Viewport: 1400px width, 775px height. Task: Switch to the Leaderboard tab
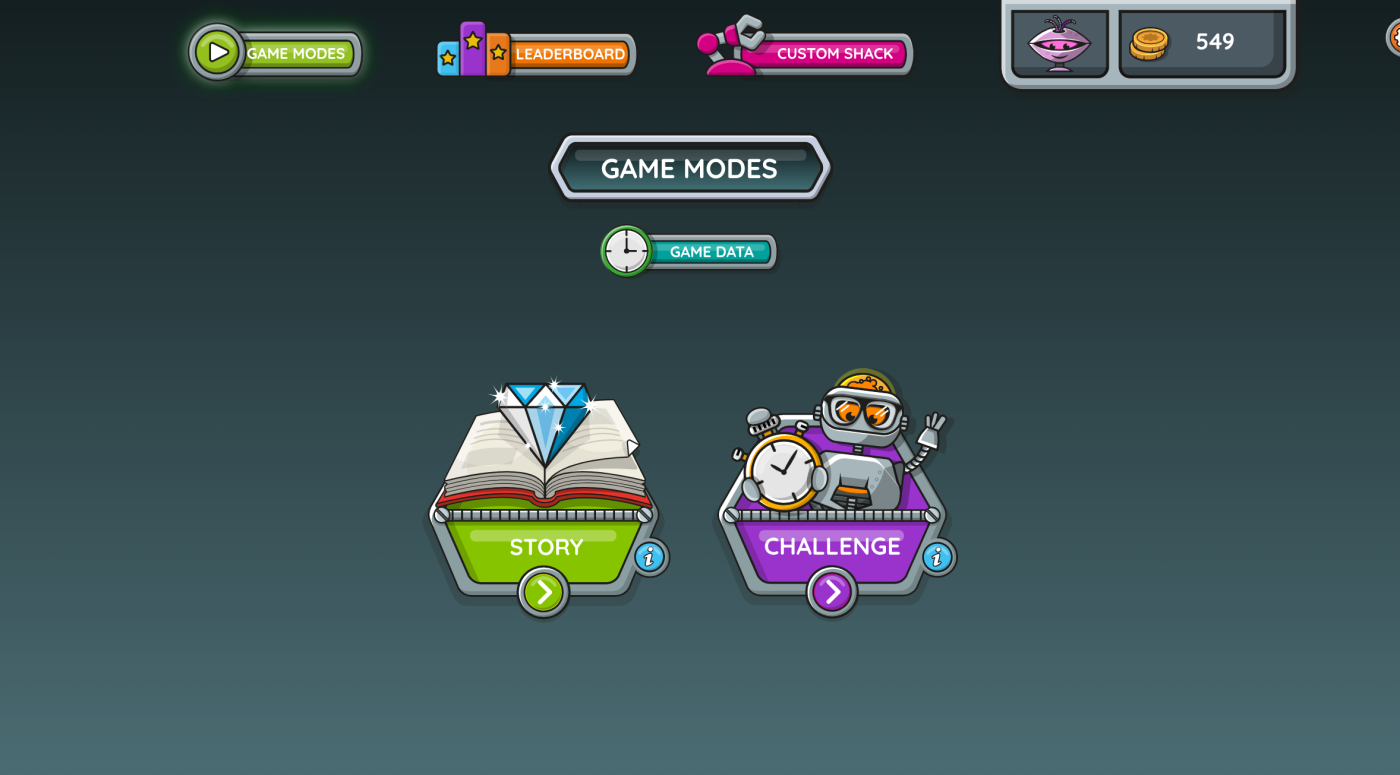[x=538, y=53]
